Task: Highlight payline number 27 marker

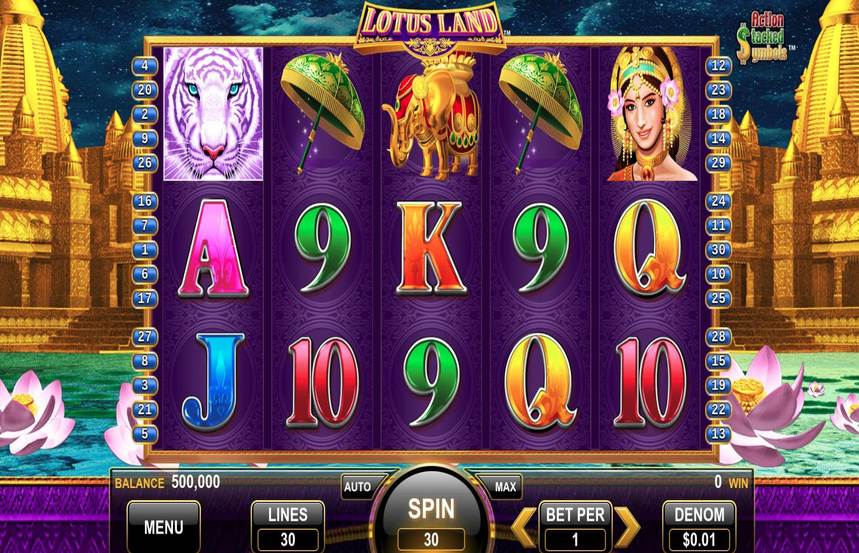Action: pos(146,337)
